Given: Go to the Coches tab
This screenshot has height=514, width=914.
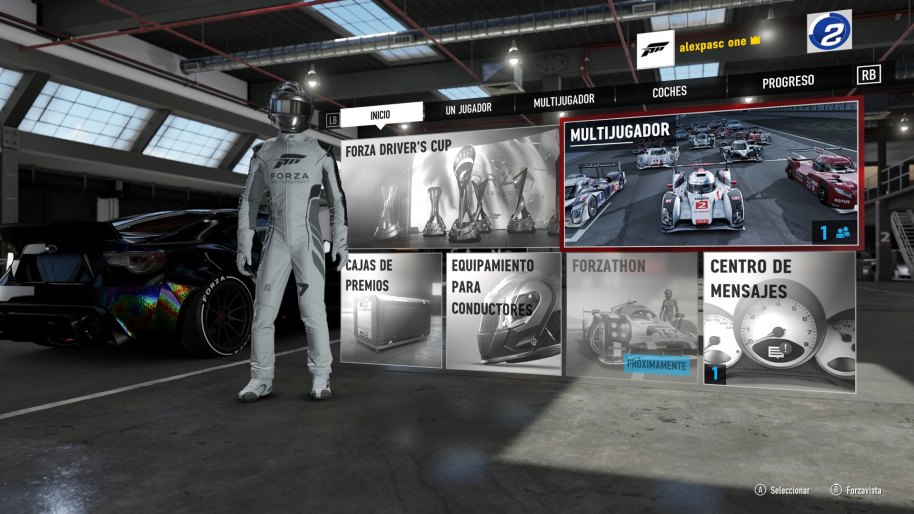Looking at the screenshot, I should pos(669,92).
